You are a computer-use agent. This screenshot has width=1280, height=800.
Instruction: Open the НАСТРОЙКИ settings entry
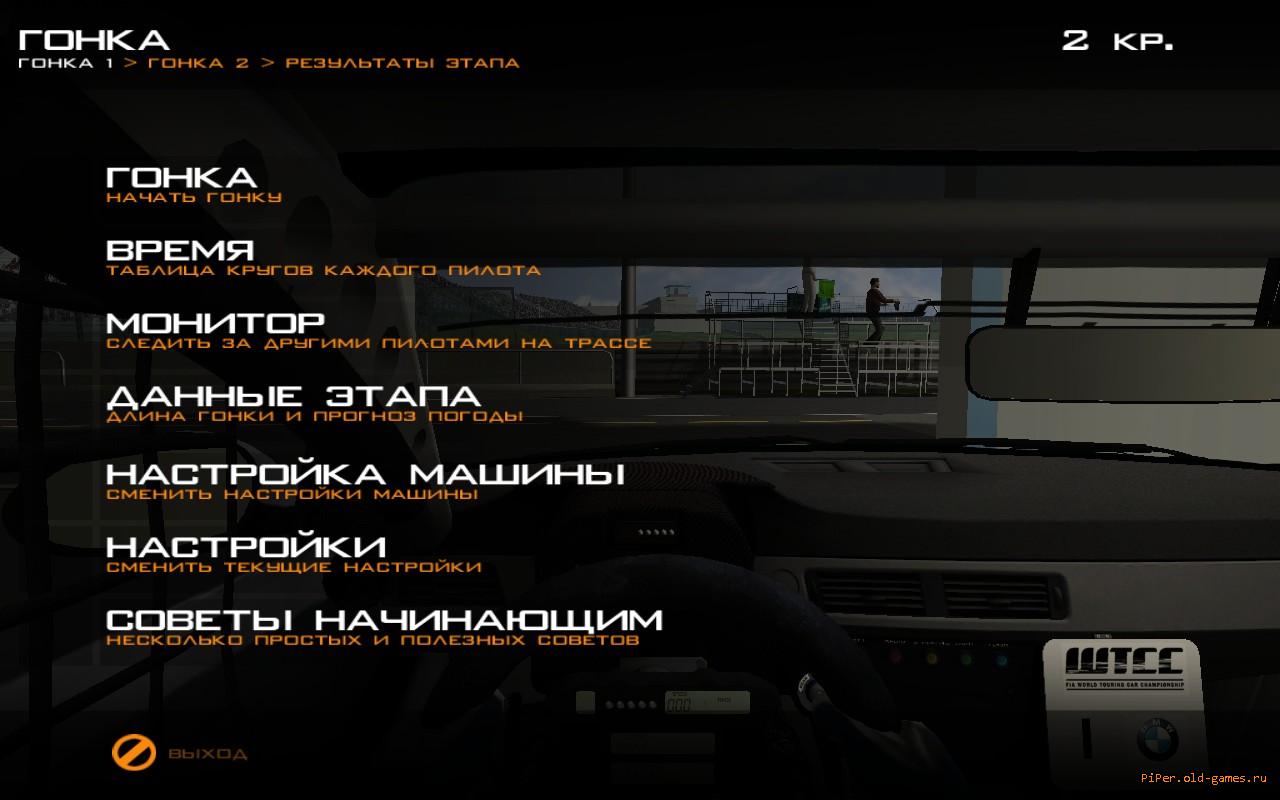[x=246, y=547]
